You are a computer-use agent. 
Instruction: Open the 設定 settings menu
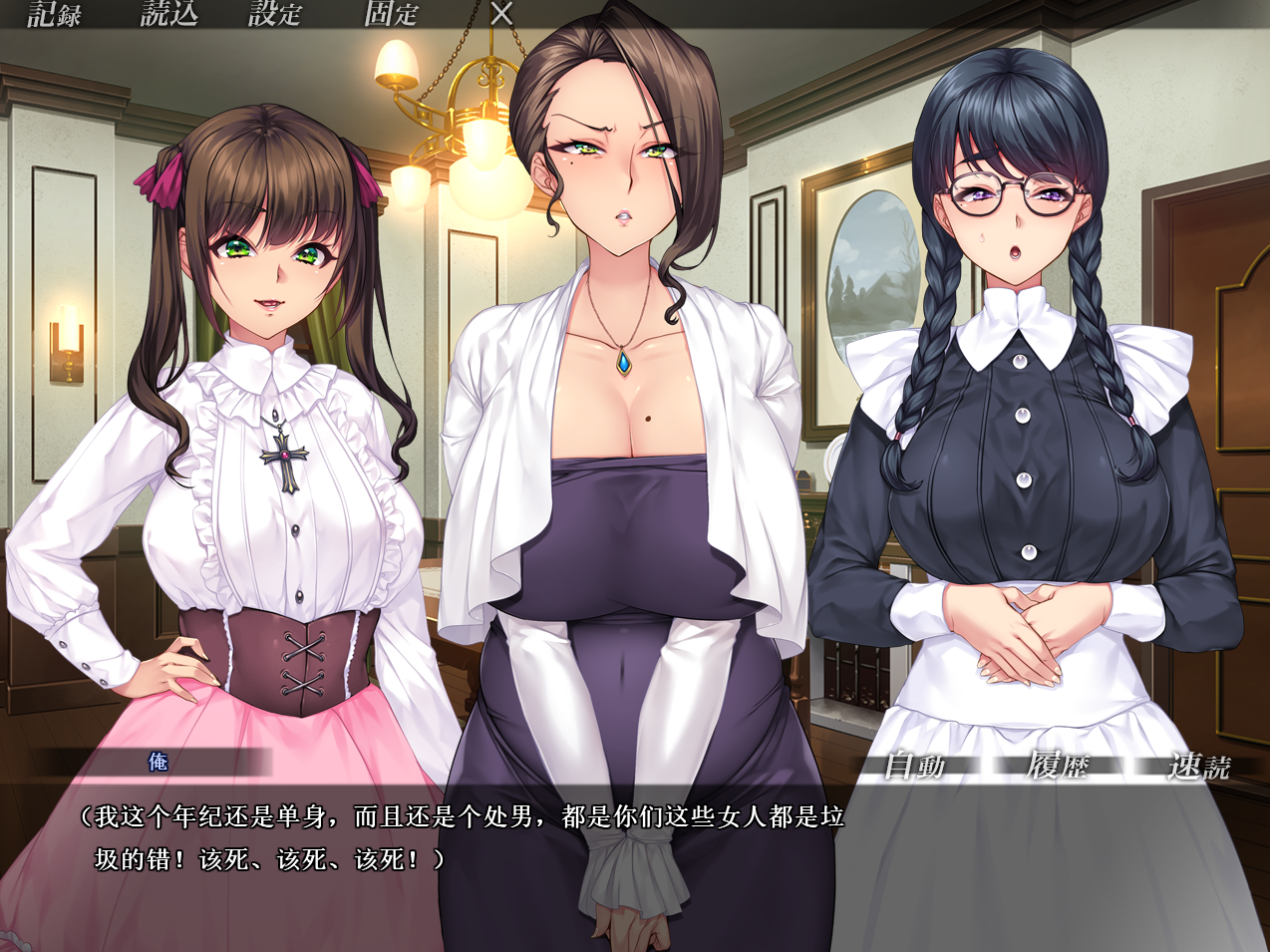[275, 14]
